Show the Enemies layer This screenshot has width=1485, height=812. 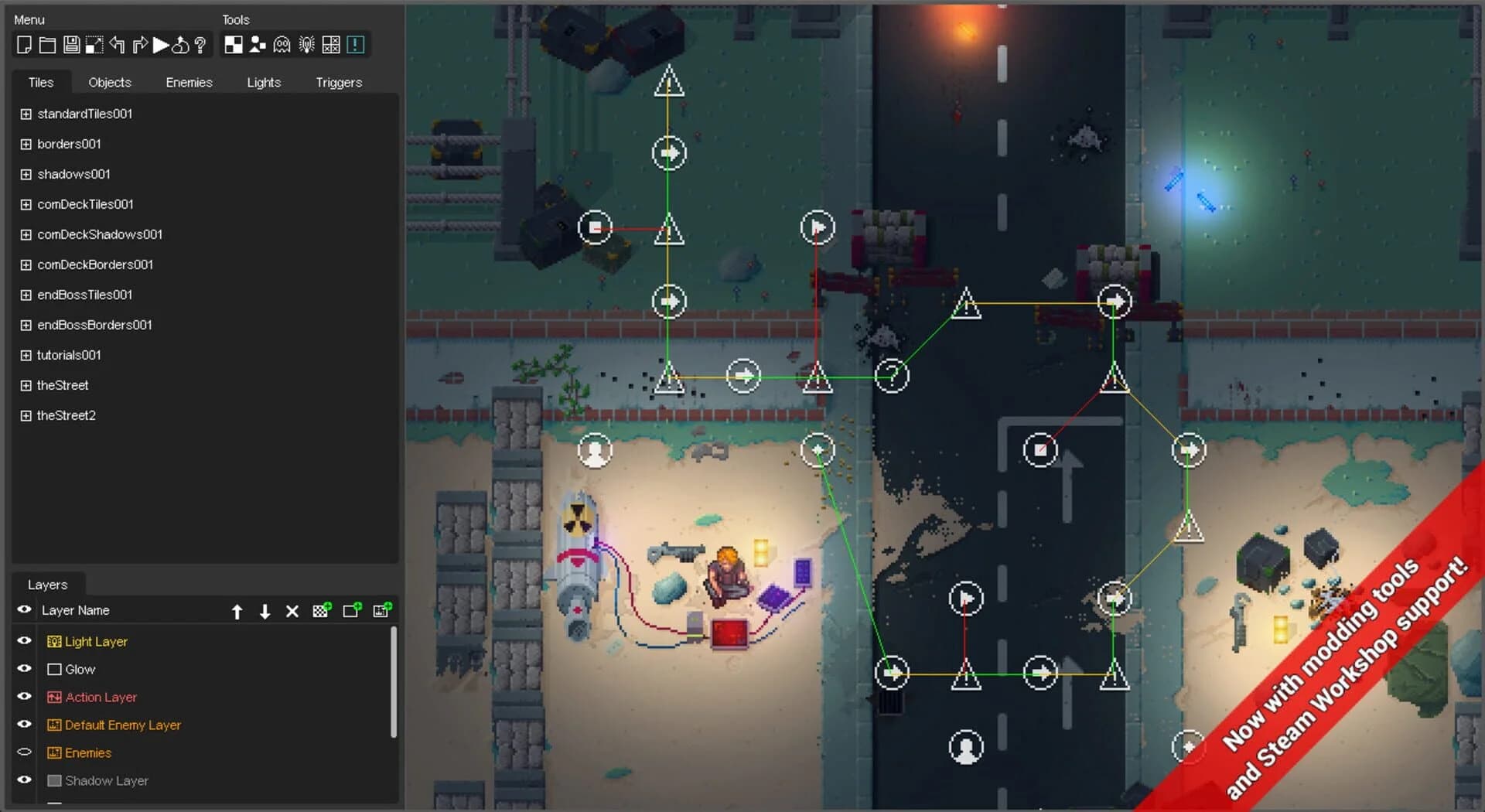pos(23,751)
